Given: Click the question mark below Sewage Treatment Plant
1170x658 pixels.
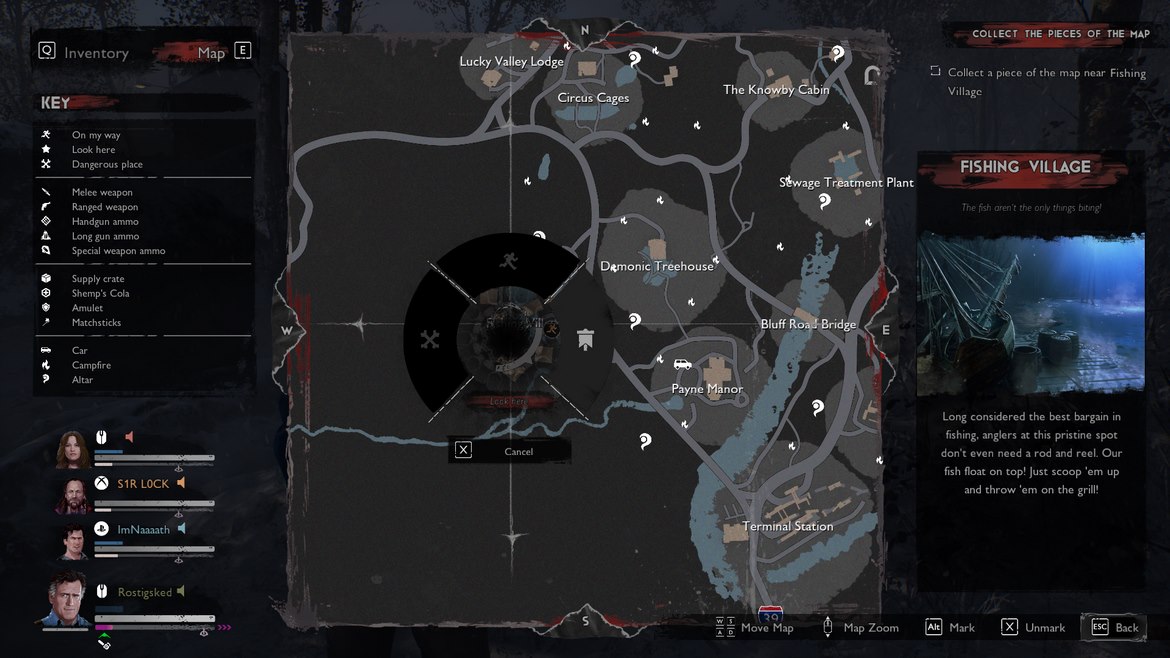Looking at the screenshot, I should tap(825, 201).
